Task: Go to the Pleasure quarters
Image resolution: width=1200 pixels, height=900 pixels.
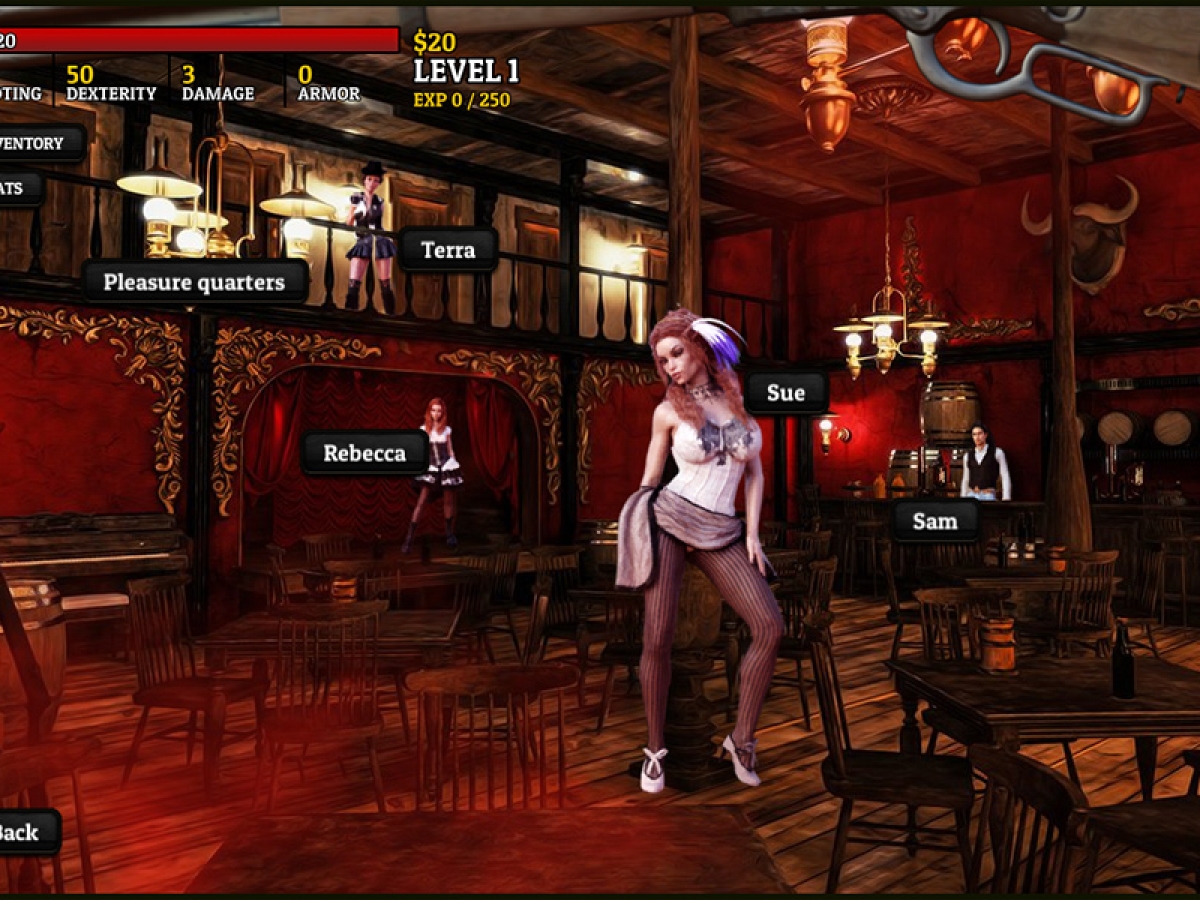Action: point(194,282)
